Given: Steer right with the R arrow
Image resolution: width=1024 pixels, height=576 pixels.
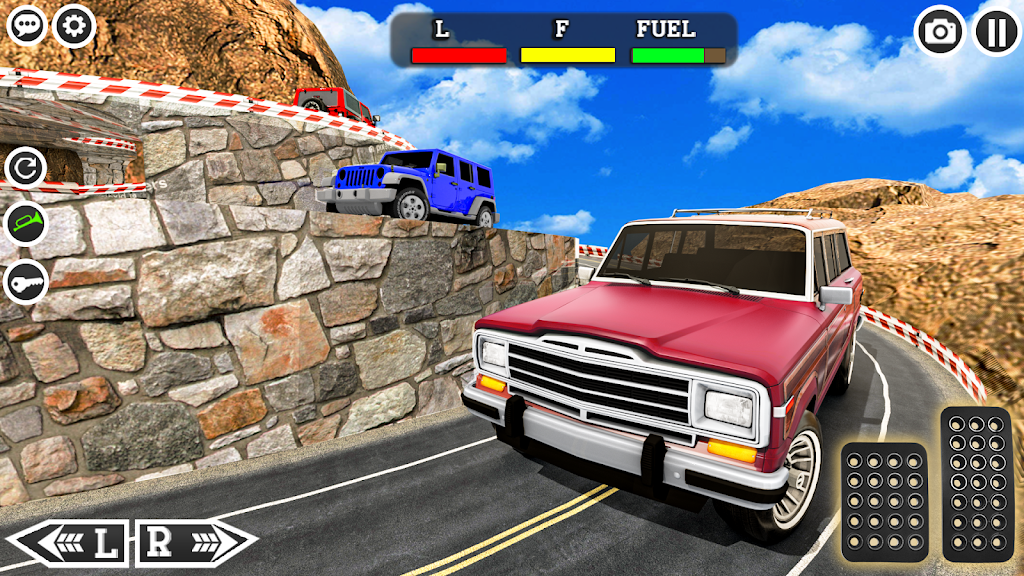Looking at the screenshot, I should click(195, 543).
